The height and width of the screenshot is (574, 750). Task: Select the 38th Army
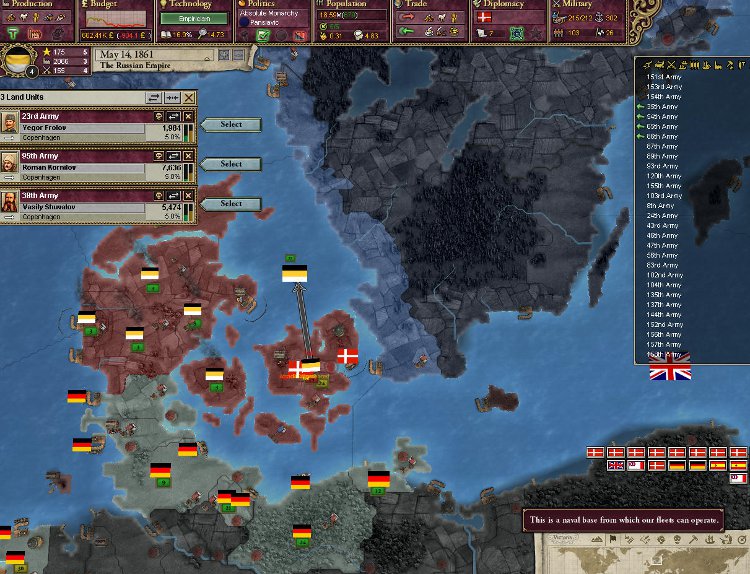click(231, 204)
